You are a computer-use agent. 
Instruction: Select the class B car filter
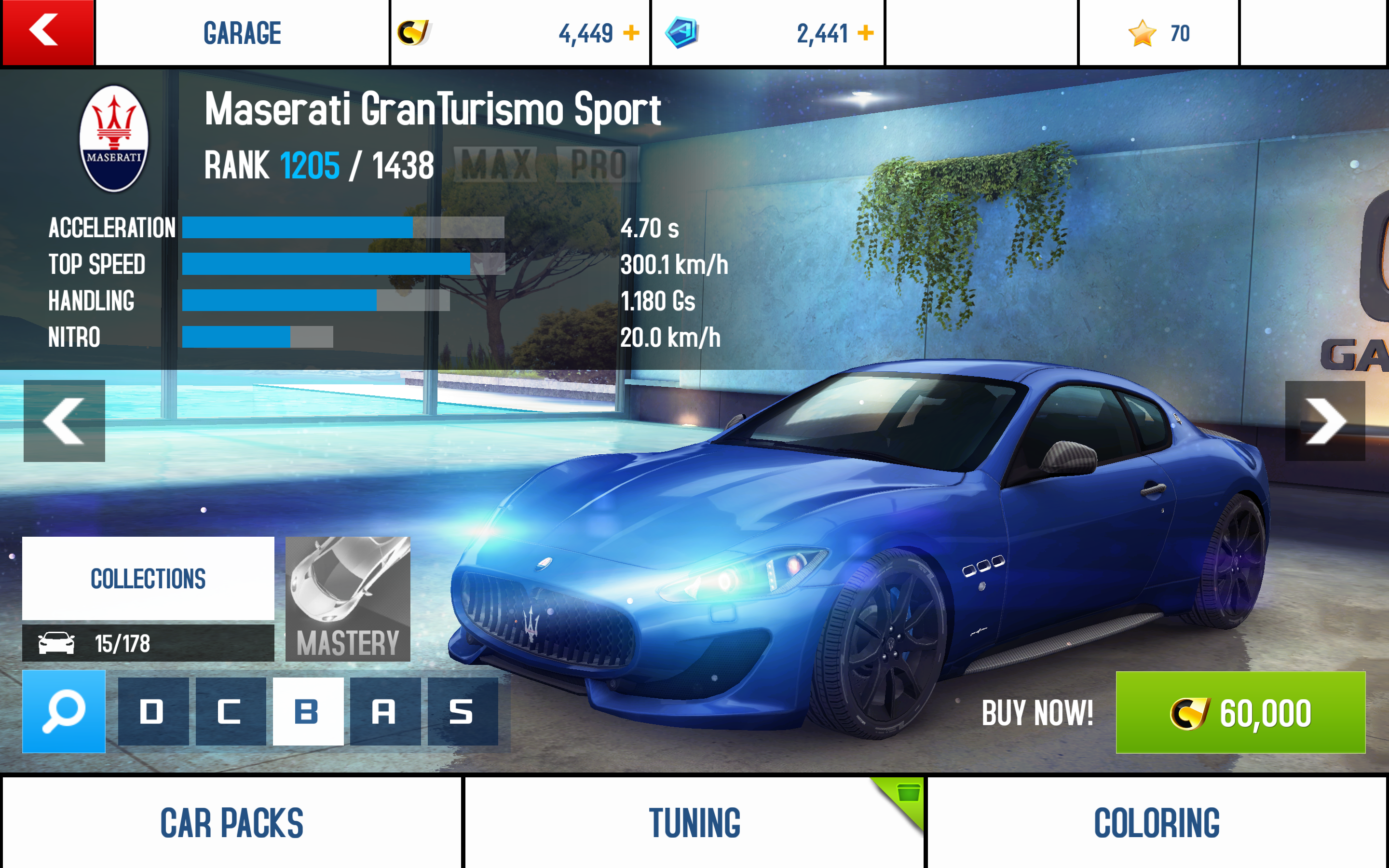coord(308,711)
